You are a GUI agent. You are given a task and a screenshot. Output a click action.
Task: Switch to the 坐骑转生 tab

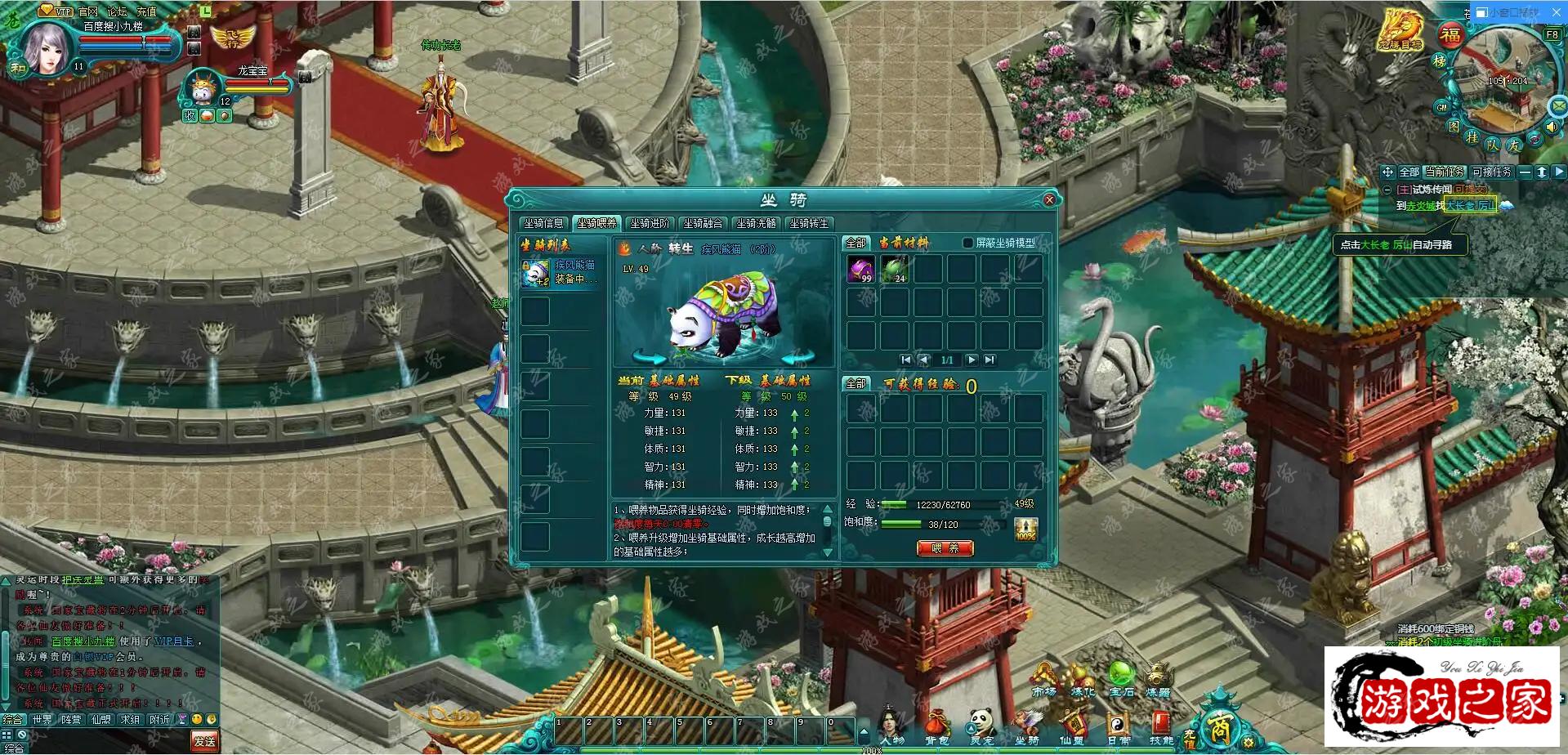click(x=809, y=223)
